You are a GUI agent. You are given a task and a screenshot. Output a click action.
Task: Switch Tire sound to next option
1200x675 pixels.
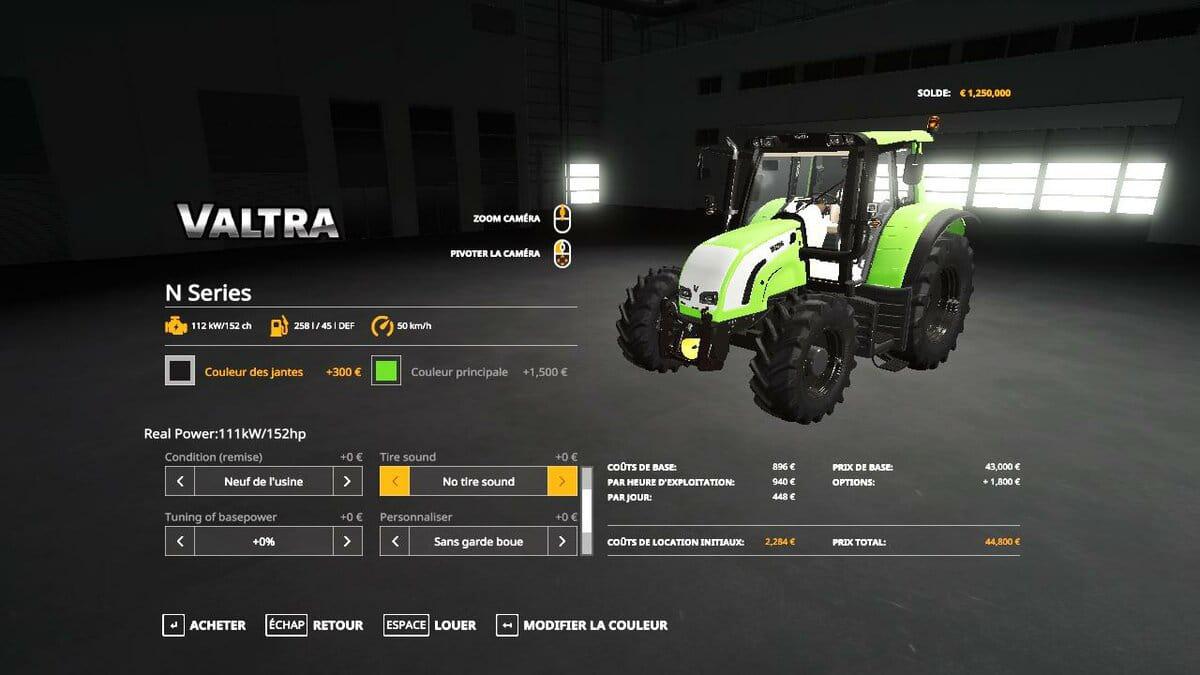[562, 481]
